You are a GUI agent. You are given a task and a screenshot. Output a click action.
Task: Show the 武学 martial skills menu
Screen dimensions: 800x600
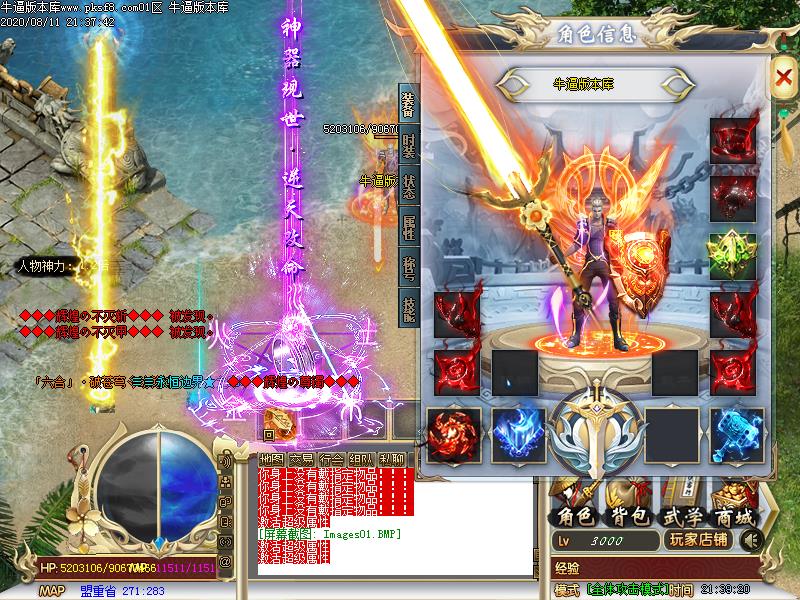(x=680, y=516)
